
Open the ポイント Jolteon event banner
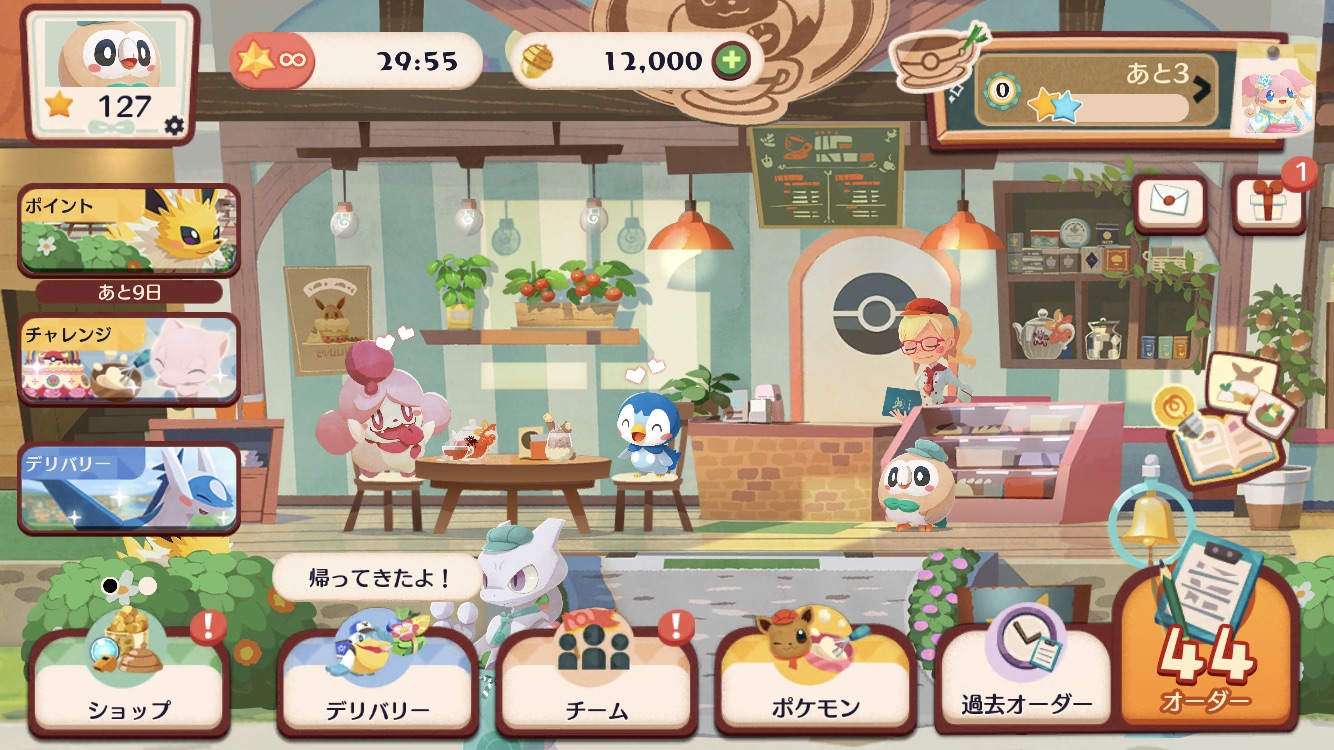click(x=129, y=230)
